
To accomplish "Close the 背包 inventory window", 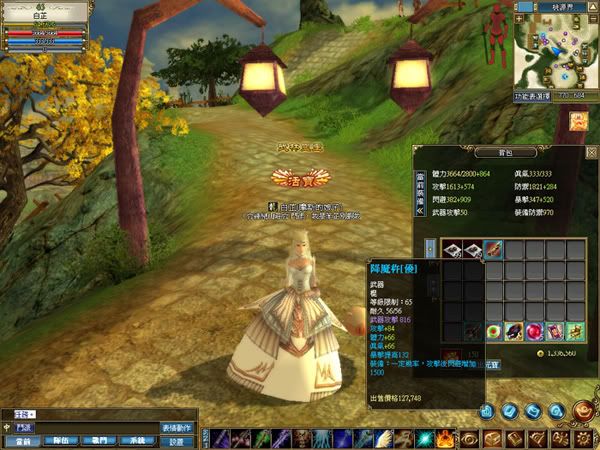I will click(592, 152).
